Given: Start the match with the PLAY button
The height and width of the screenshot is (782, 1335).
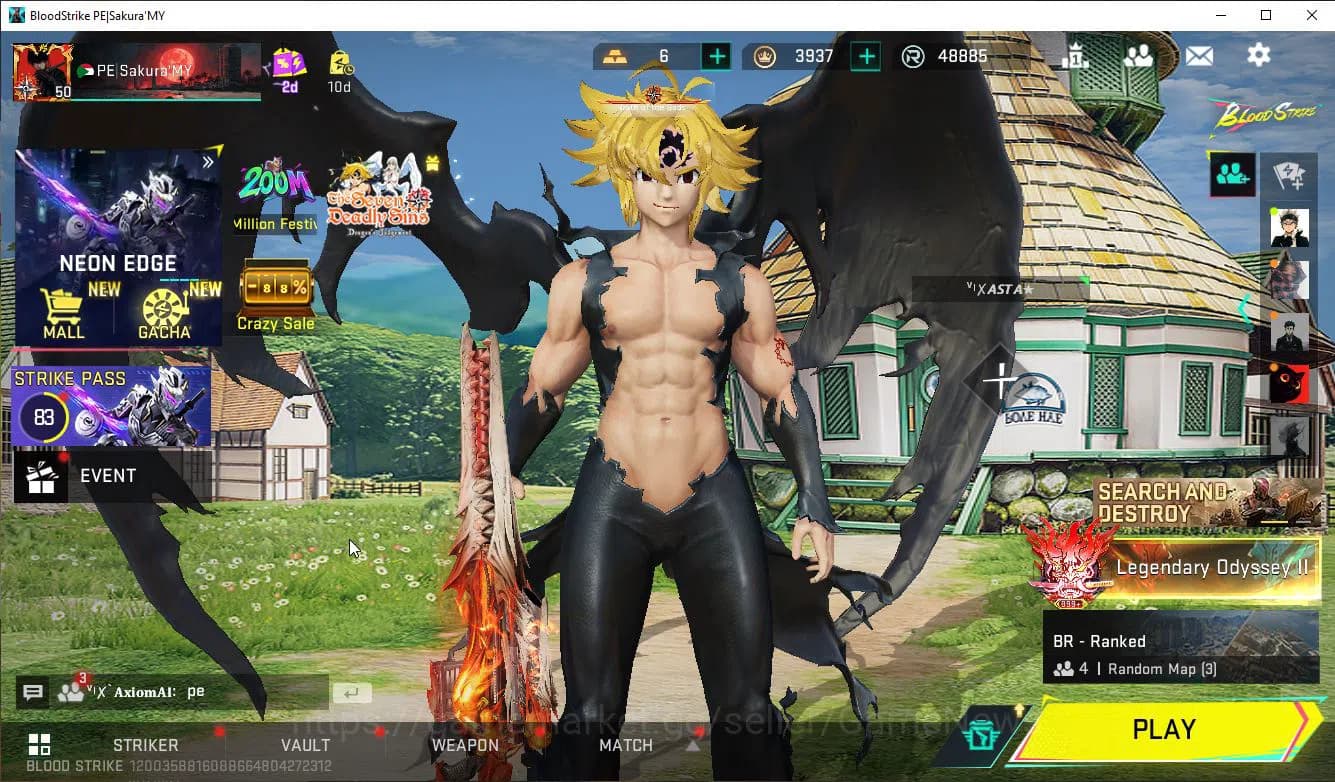Looking at the screenshot, I should (x=1164, y=730).
